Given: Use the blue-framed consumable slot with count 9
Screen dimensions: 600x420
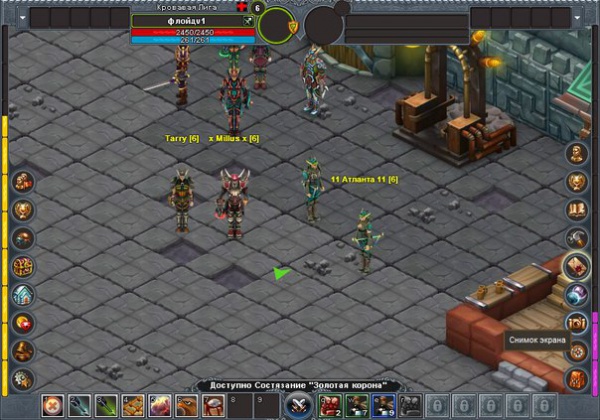Looking at the screenshot, I should pyautogui.click(x=382, y=405).
